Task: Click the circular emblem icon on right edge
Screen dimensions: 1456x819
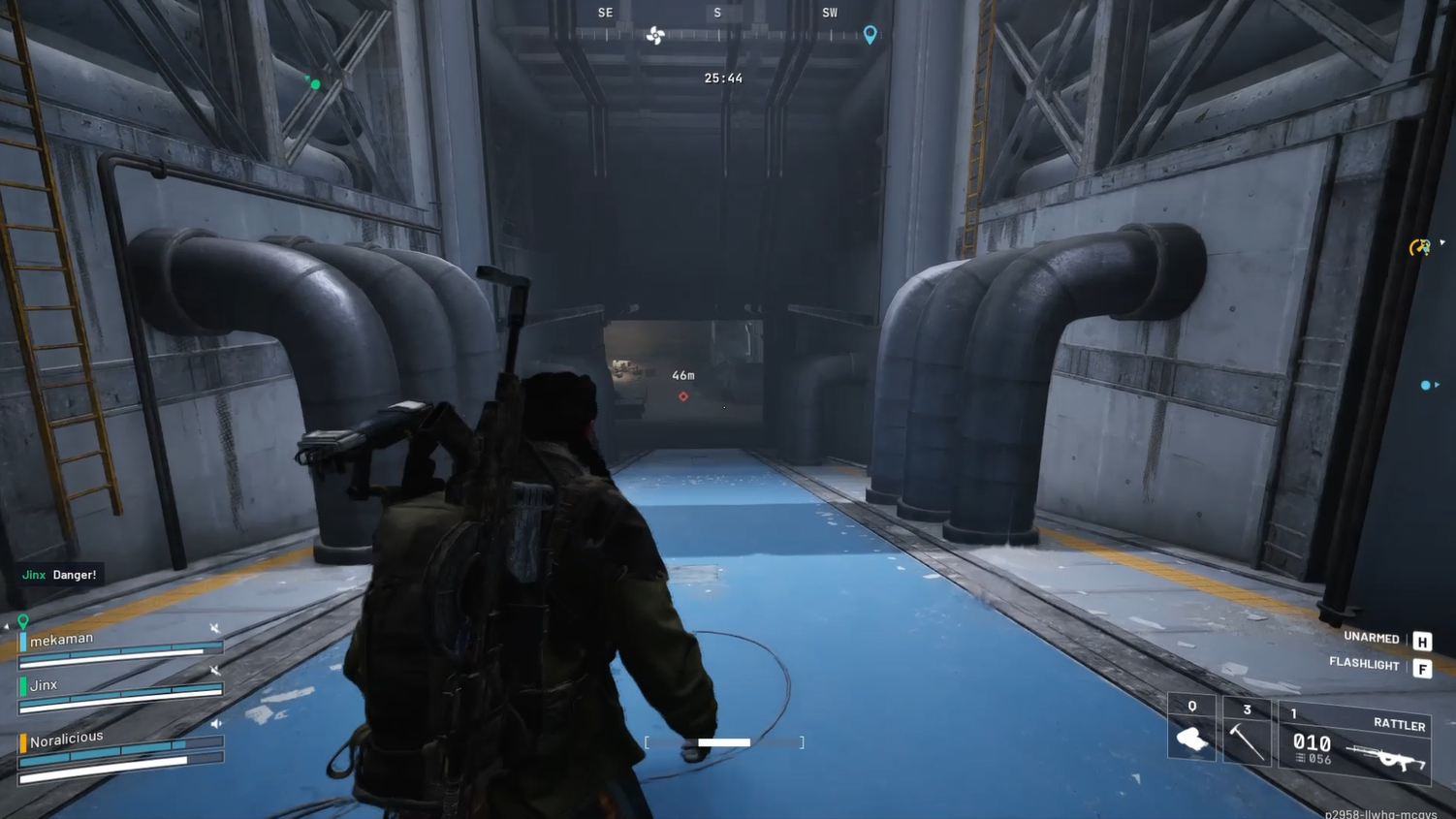Action: [1420, 248]
